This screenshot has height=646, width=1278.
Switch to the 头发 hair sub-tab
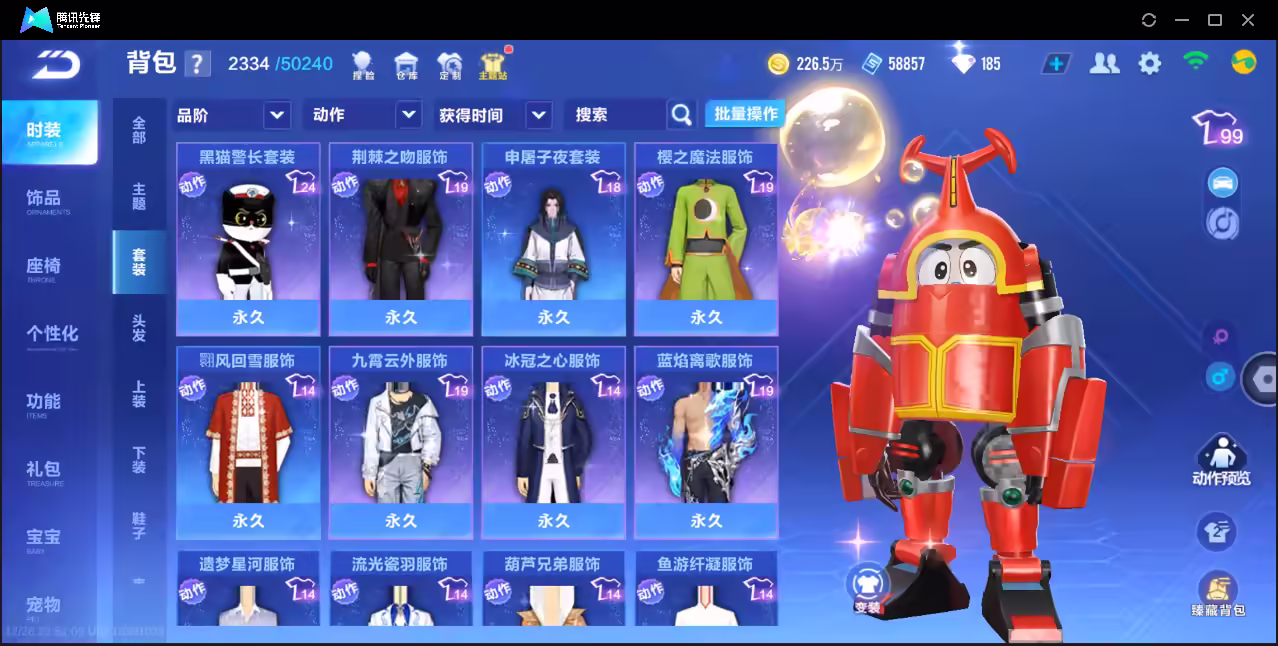(x=139, y=328)
